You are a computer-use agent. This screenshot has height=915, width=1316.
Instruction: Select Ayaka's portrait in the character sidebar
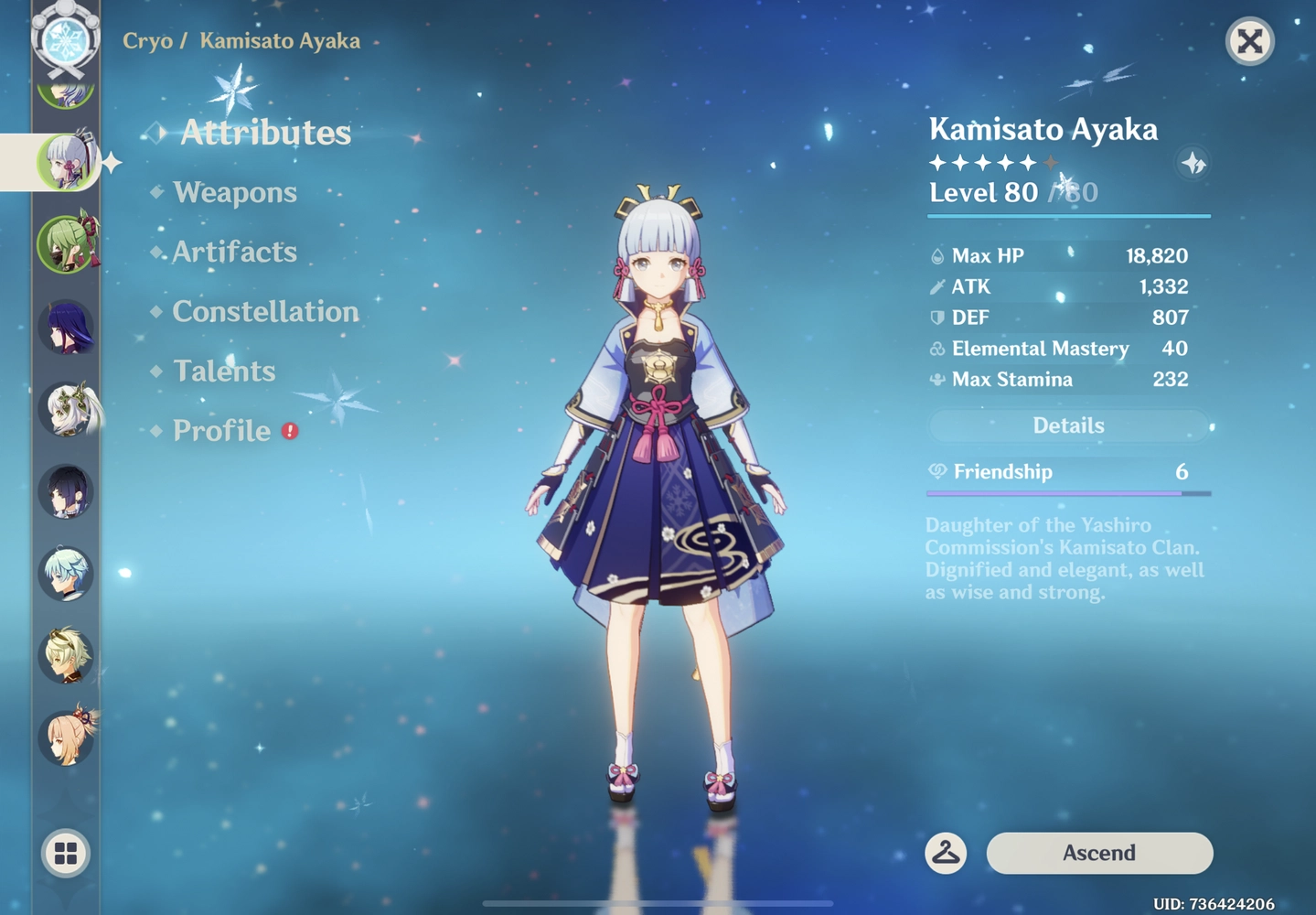tap(66, 161)
